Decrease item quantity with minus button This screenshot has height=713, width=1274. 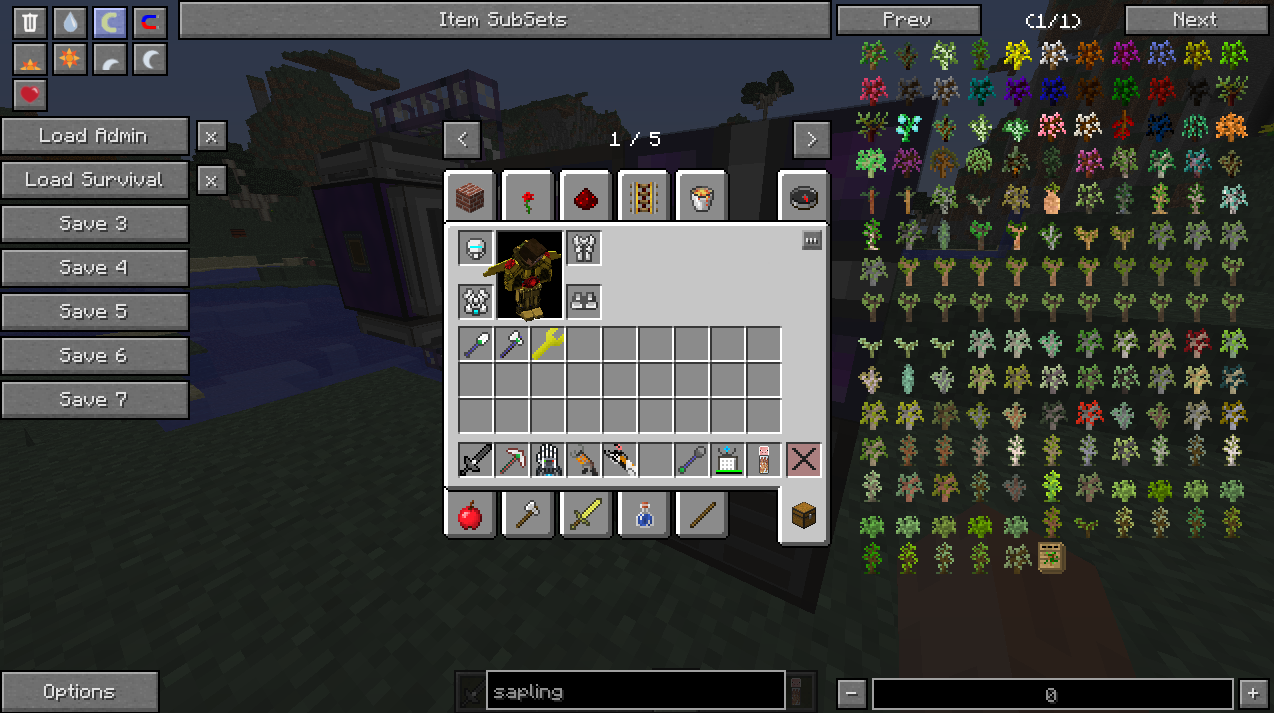click(x=851, y=693)
